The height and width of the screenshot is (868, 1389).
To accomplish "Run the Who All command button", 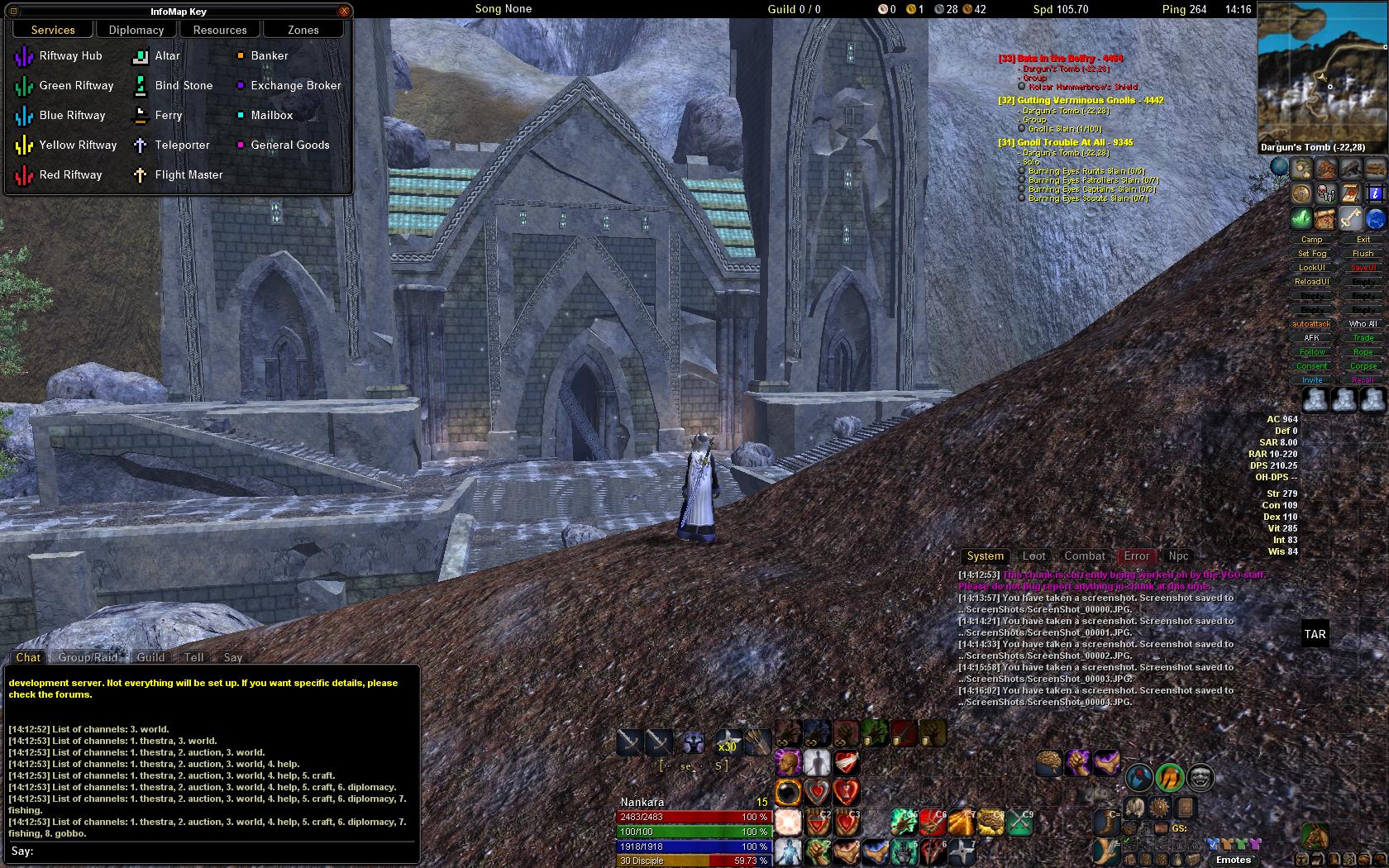I will point(1363,324).
